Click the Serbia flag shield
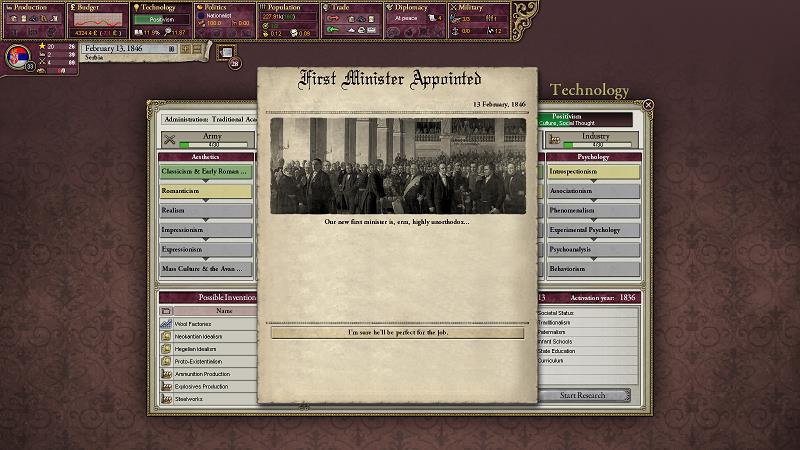800x450 pixels. coord(16,55)
